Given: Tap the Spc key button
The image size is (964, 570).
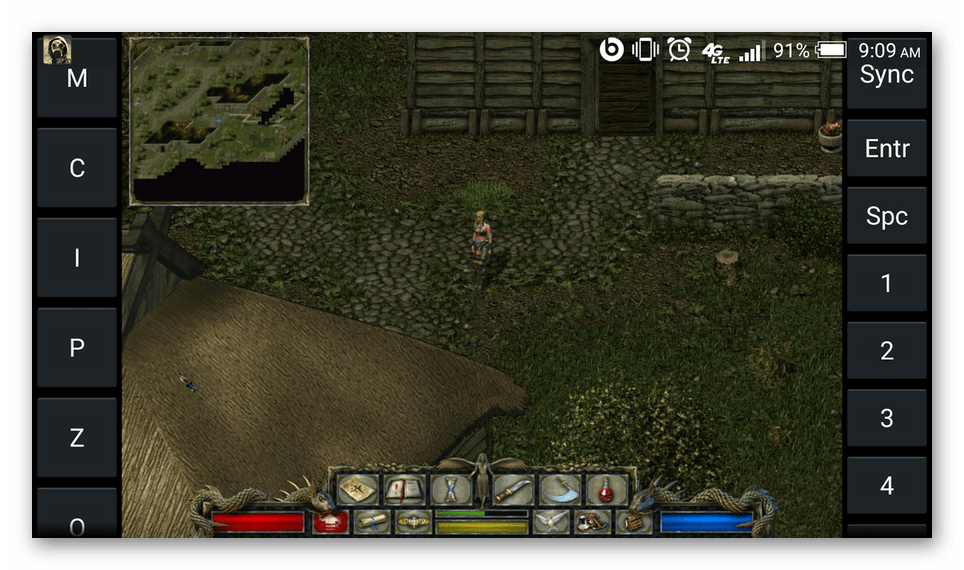Looking at the screenshot, I should click(886, 216).
